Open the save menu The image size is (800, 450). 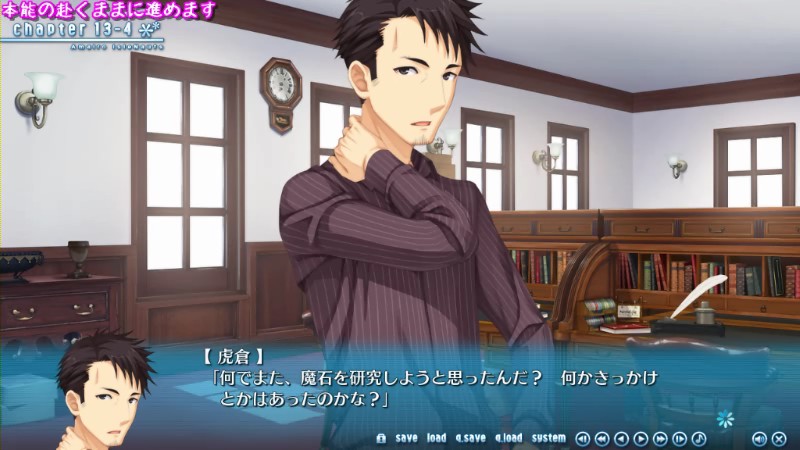[406, 438]
